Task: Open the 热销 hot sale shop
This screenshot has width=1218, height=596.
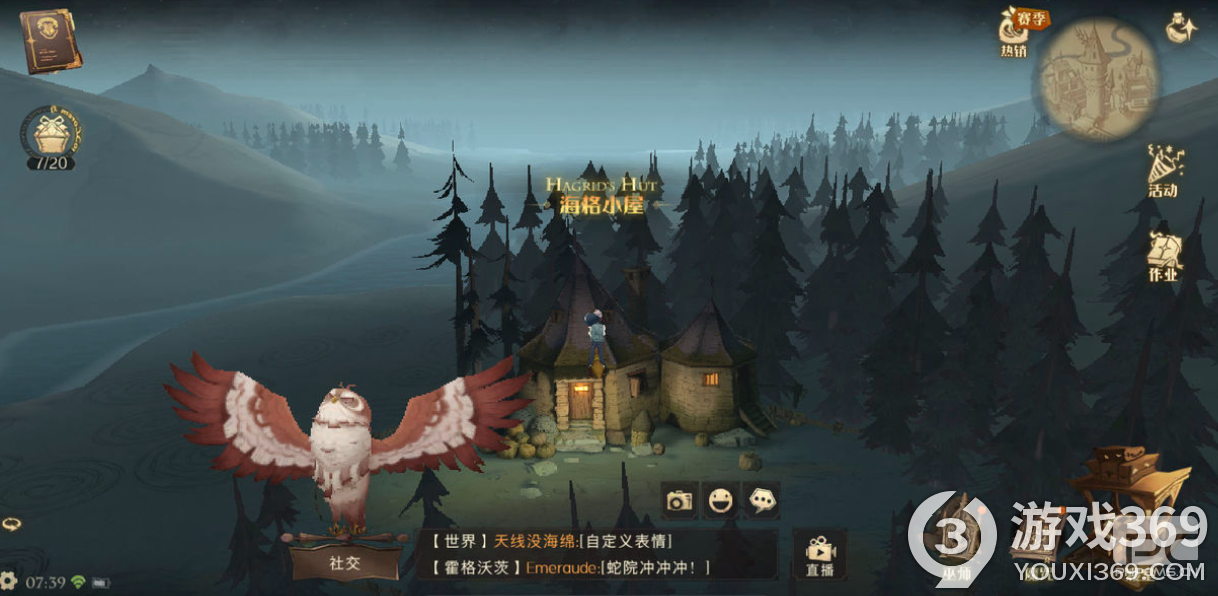Action: click(1014, 32)
